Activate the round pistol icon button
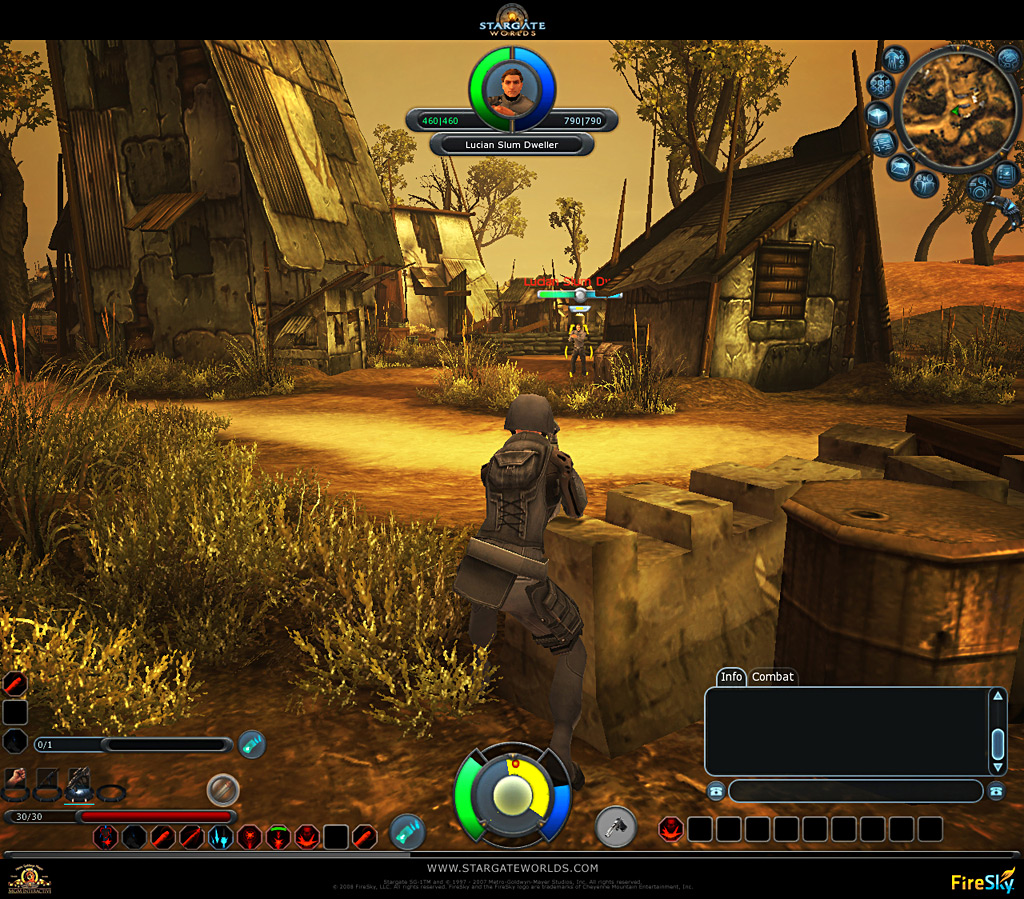Image resolution: width=1024 pixels, height=899 pixels. pyautogui.click(x=616, y=826)
